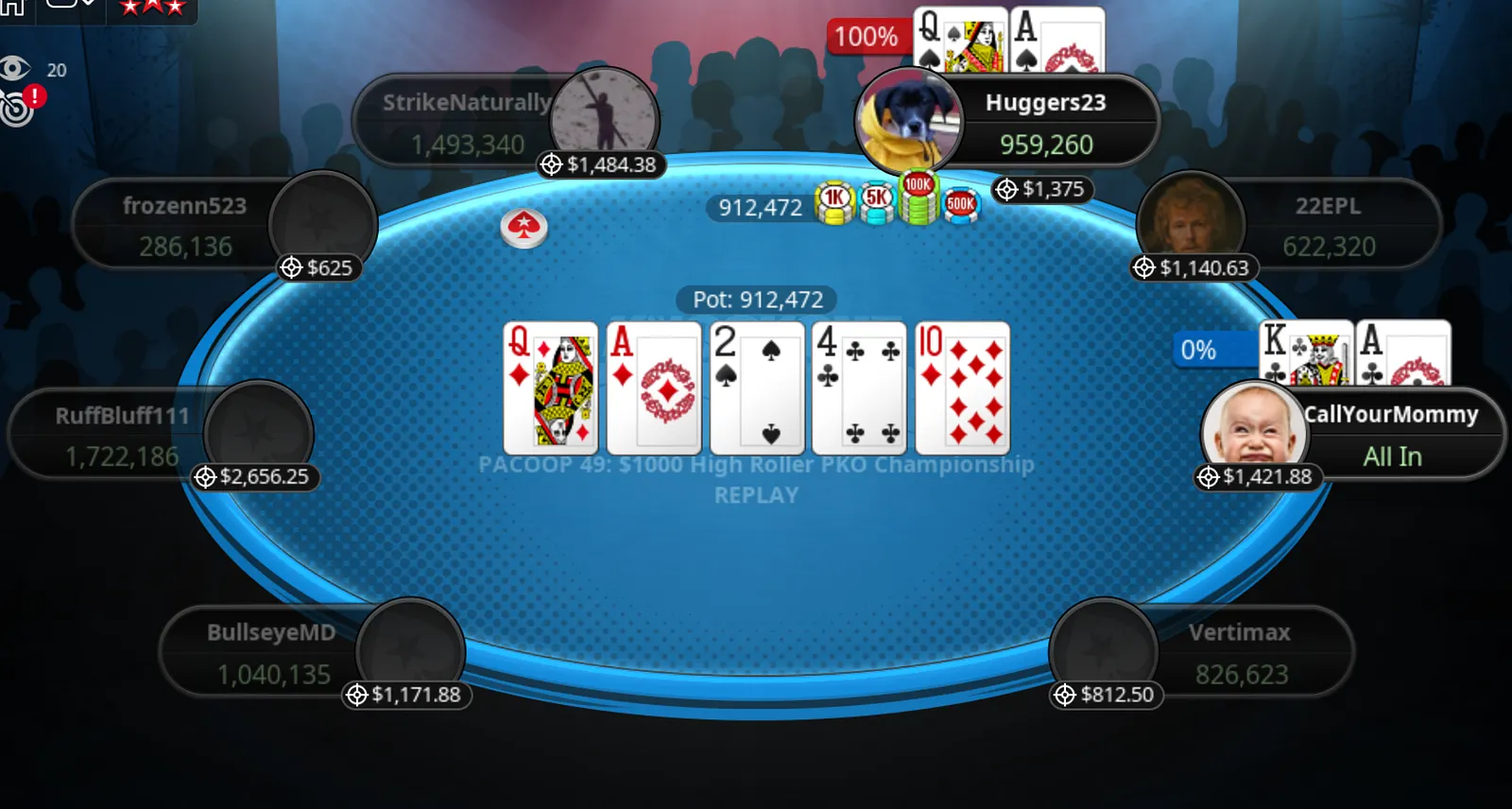Open the target challenges icon with alert
Viewport: 1512px width, 809px height.
[x=19, y=106]
